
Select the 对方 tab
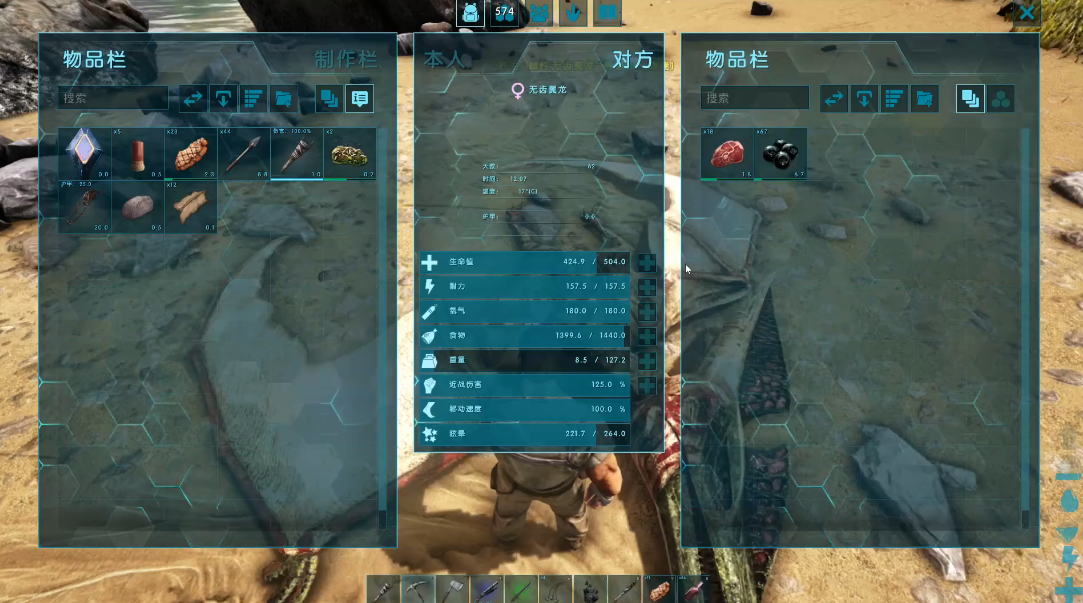point(631,59)
